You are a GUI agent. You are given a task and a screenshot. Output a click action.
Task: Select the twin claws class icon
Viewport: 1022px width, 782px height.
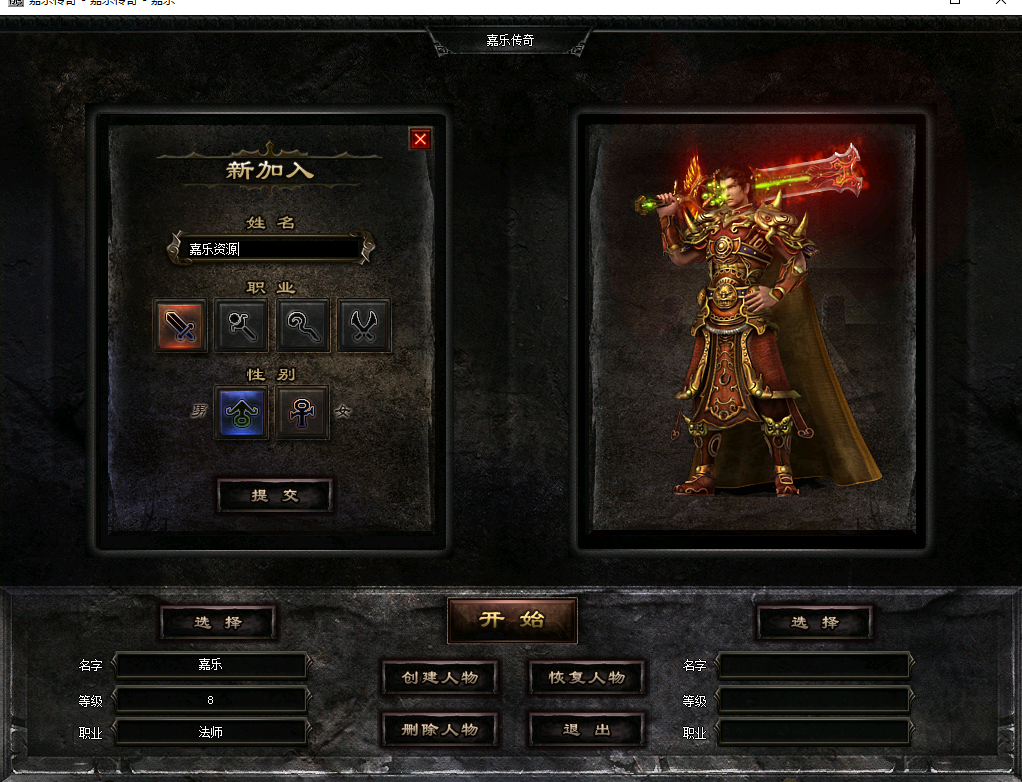coord(364,325)
